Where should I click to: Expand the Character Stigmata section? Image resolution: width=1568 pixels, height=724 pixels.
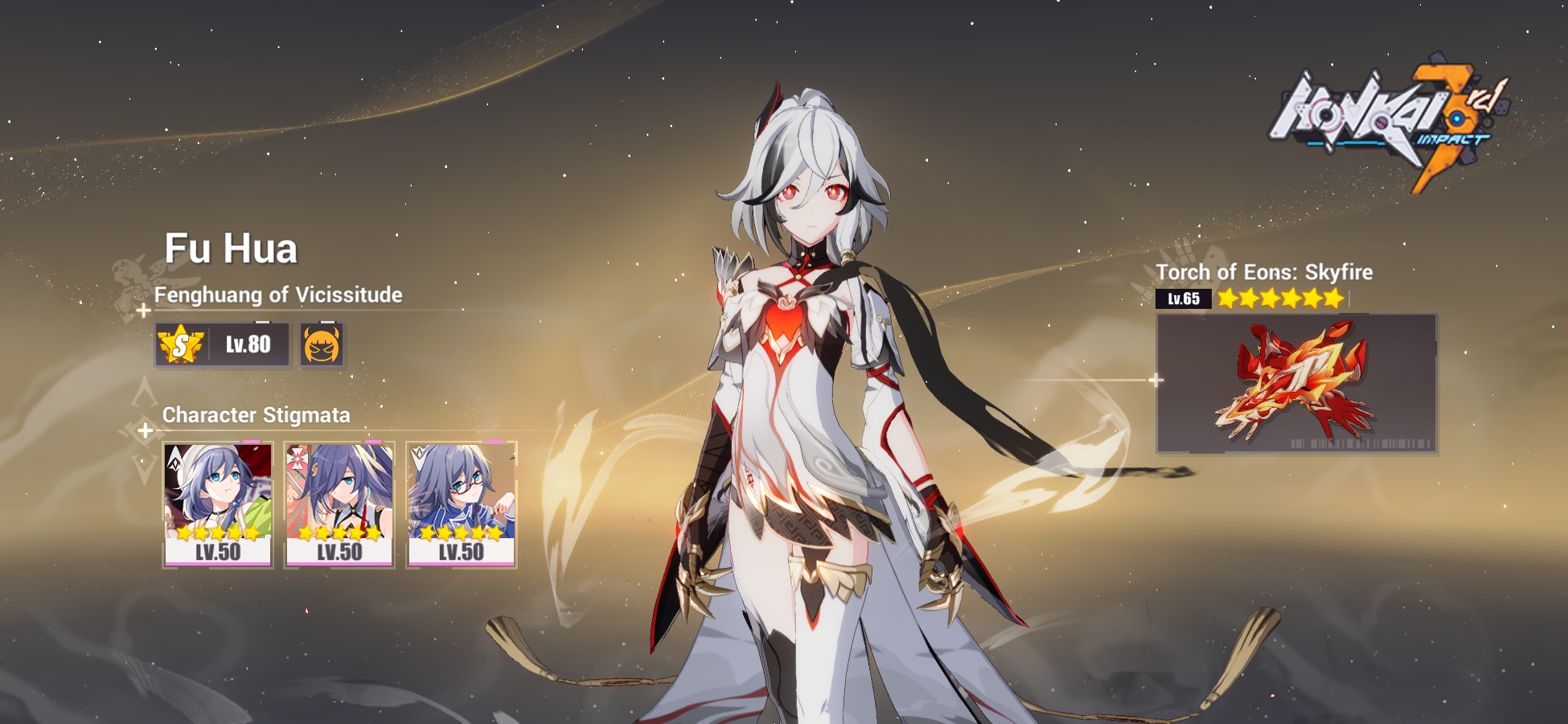point(256,413)
